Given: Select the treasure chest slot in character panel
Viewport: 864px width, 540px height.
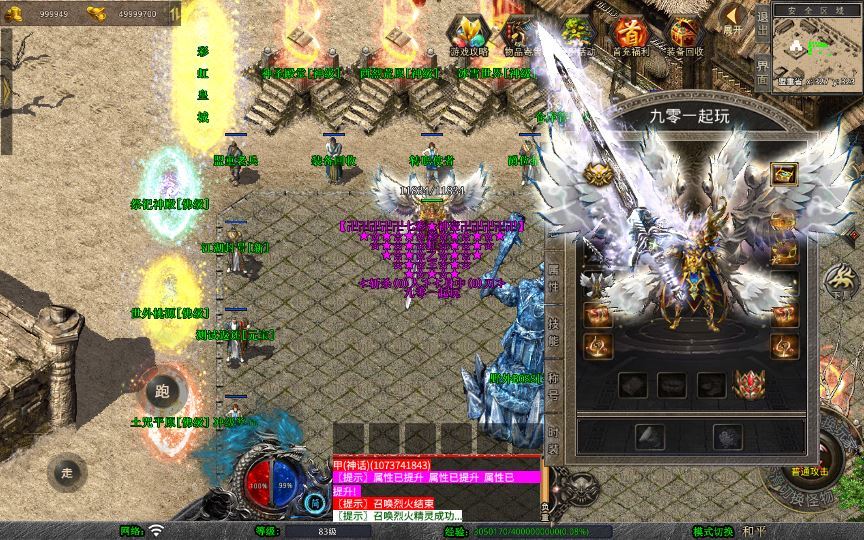Looking at the screenshot, I should [784, 174].
